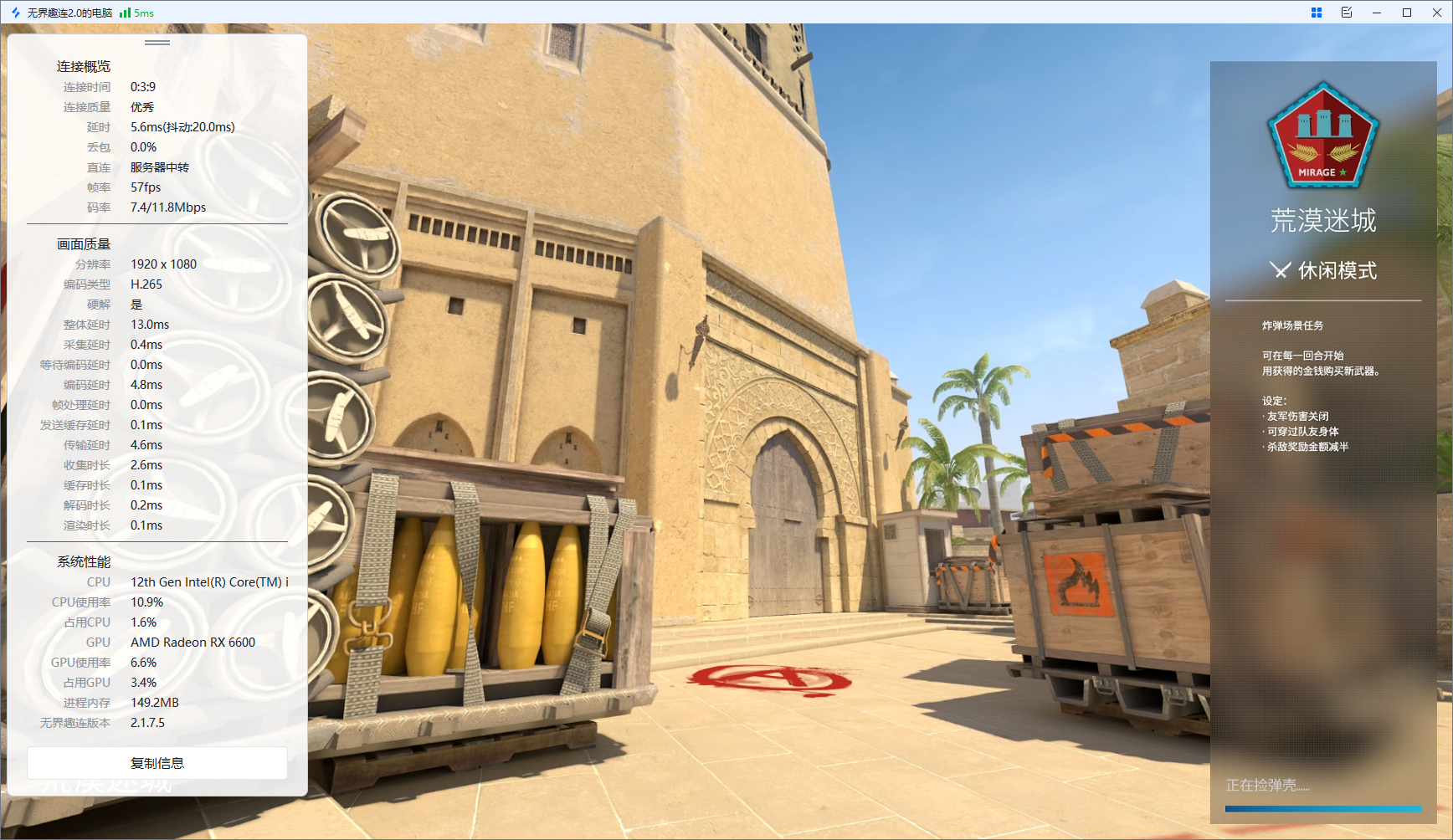Click the 复制信息 copy info button
Image resolution: width=1453 pixels, height=840 pixels.
tap(157, 762)
